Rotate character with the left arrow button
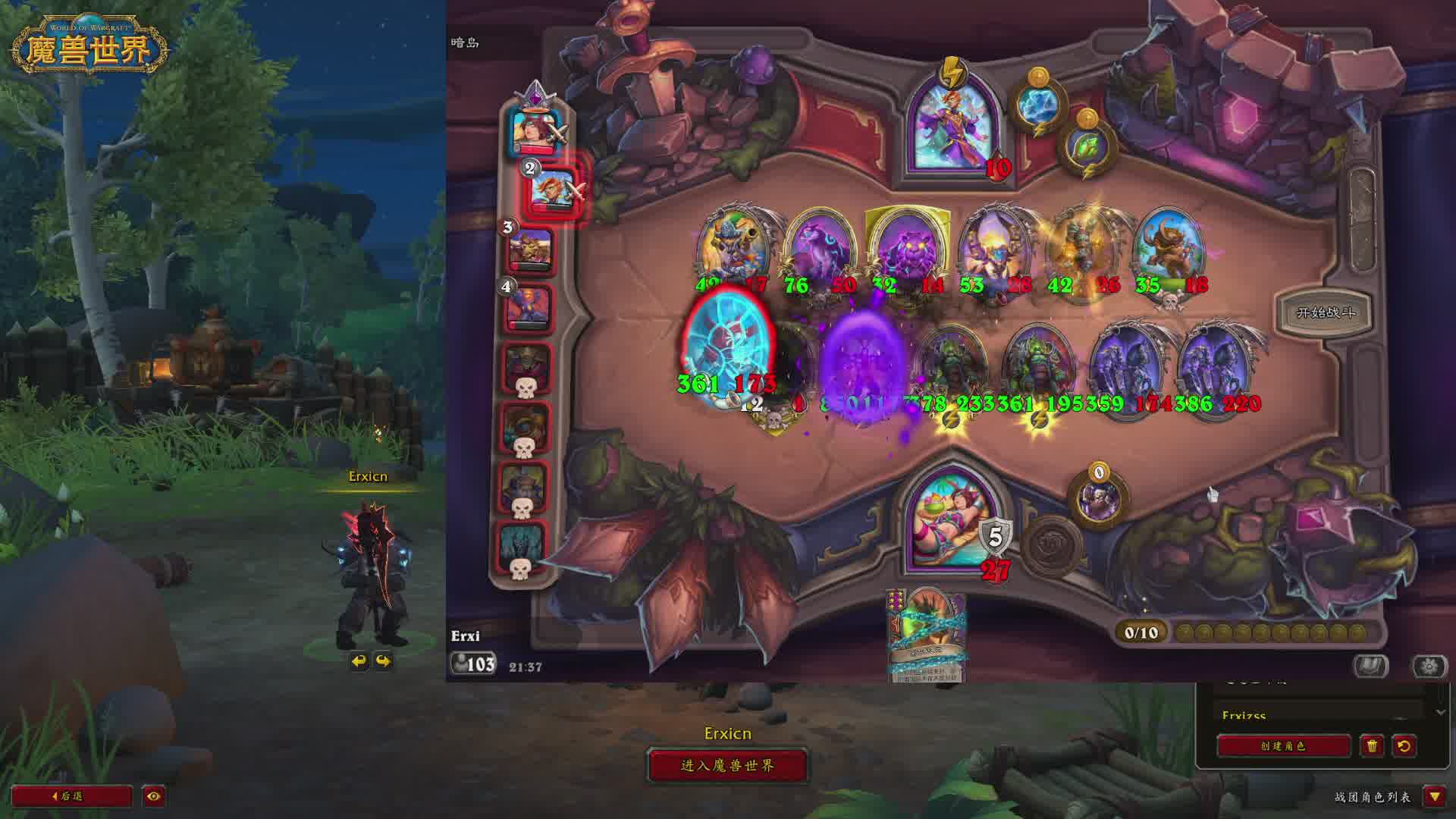This screenshot has width=1456, height=819. (x=359, y=661)
